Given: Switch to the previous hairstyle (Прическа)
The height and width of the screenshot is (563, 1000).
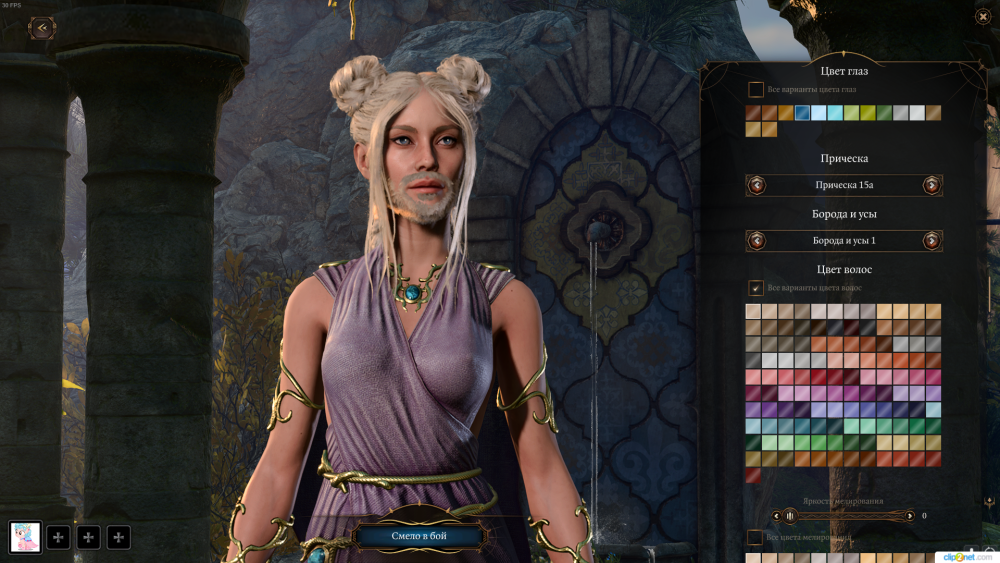Looking at the screenshot, I should click(757, 185).
